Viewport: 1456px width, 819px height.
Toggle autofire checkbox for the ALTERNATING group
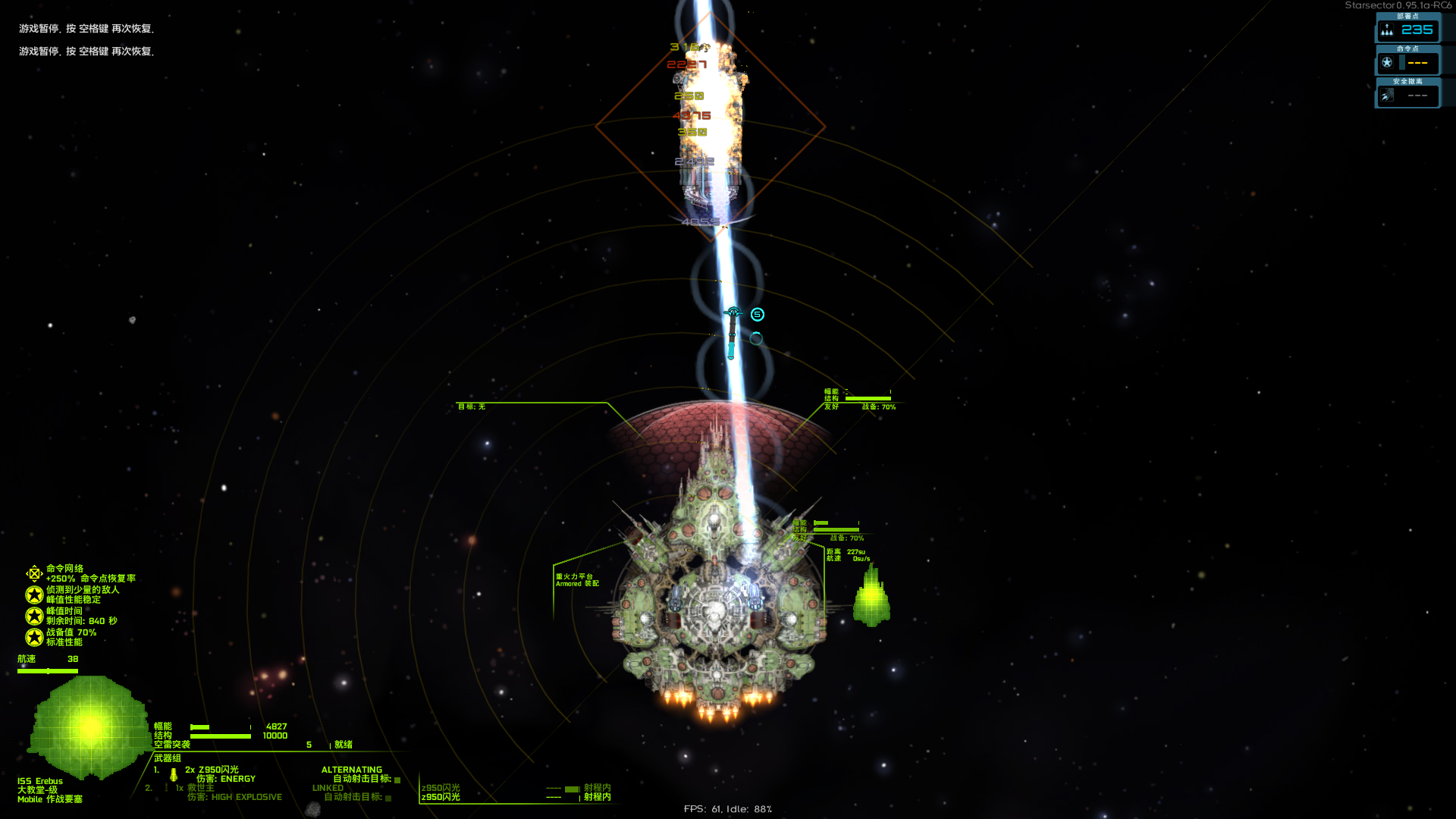pyautogui.click(x=397, y=780)
